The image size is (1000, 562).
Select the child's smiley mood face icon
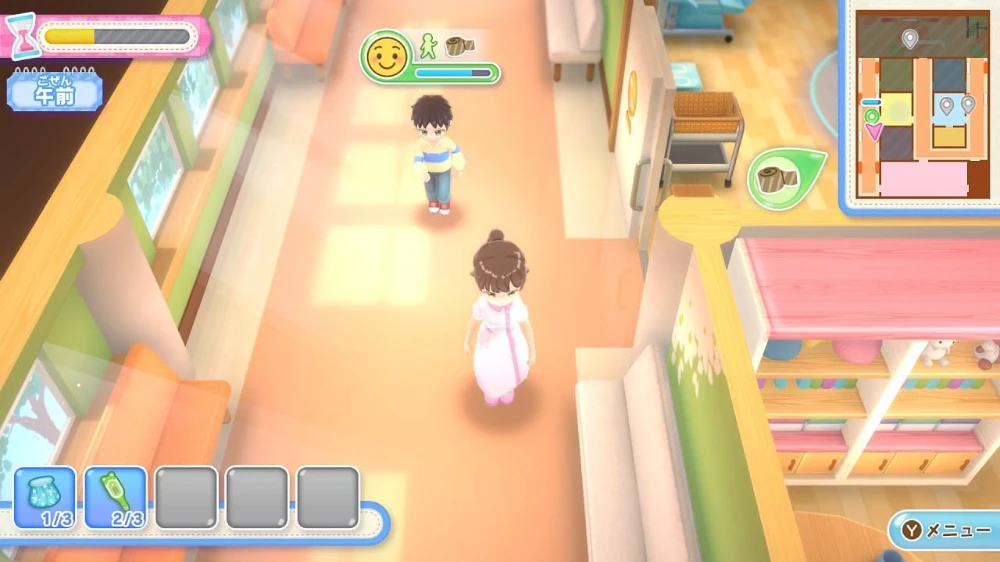point(386,57)
